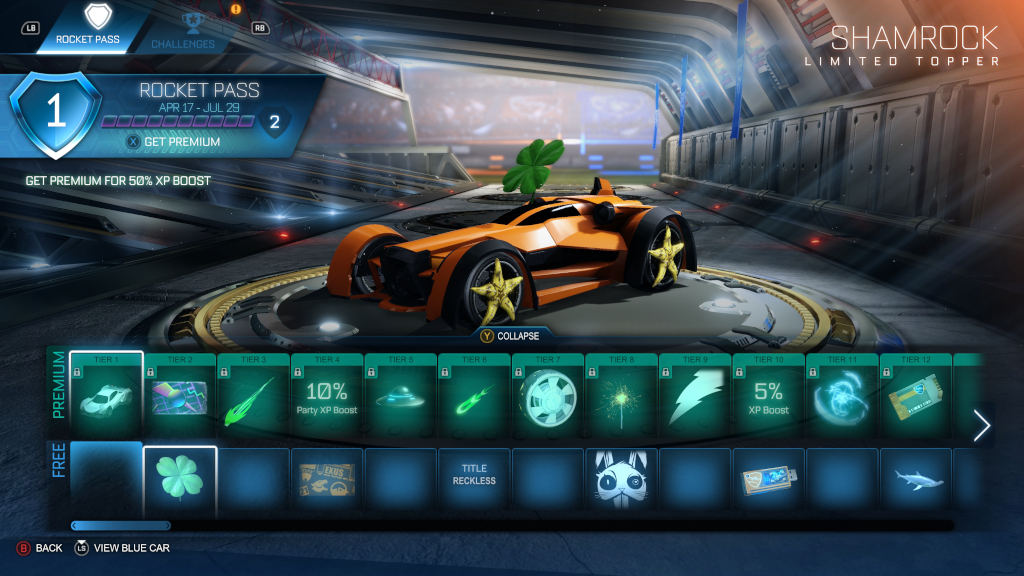Show next tiers with the right arrow
The height and width of the screenshot is (576, 1024).
[x=981, y=425]
